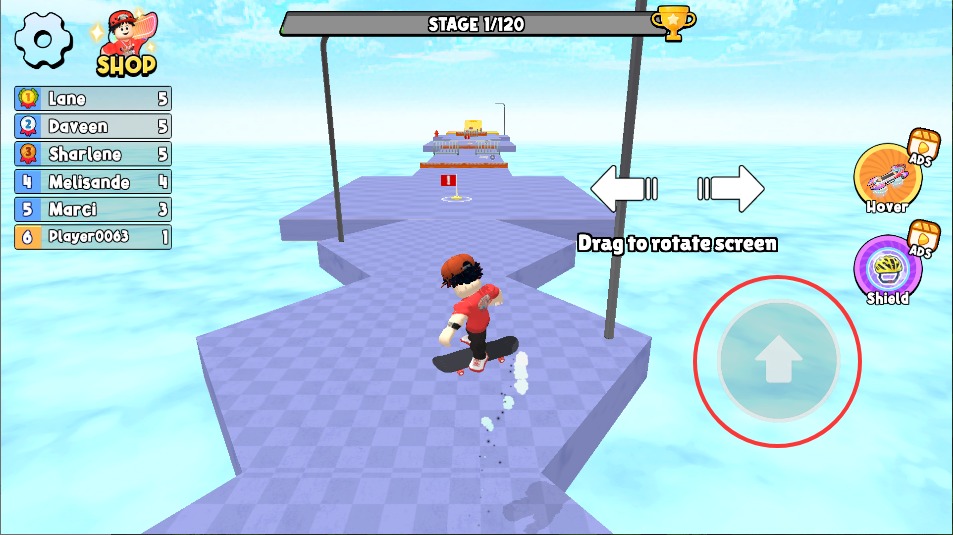Click the right rotate arrow
This screenshot has height=535, width=953.
[x=734, y=188]
